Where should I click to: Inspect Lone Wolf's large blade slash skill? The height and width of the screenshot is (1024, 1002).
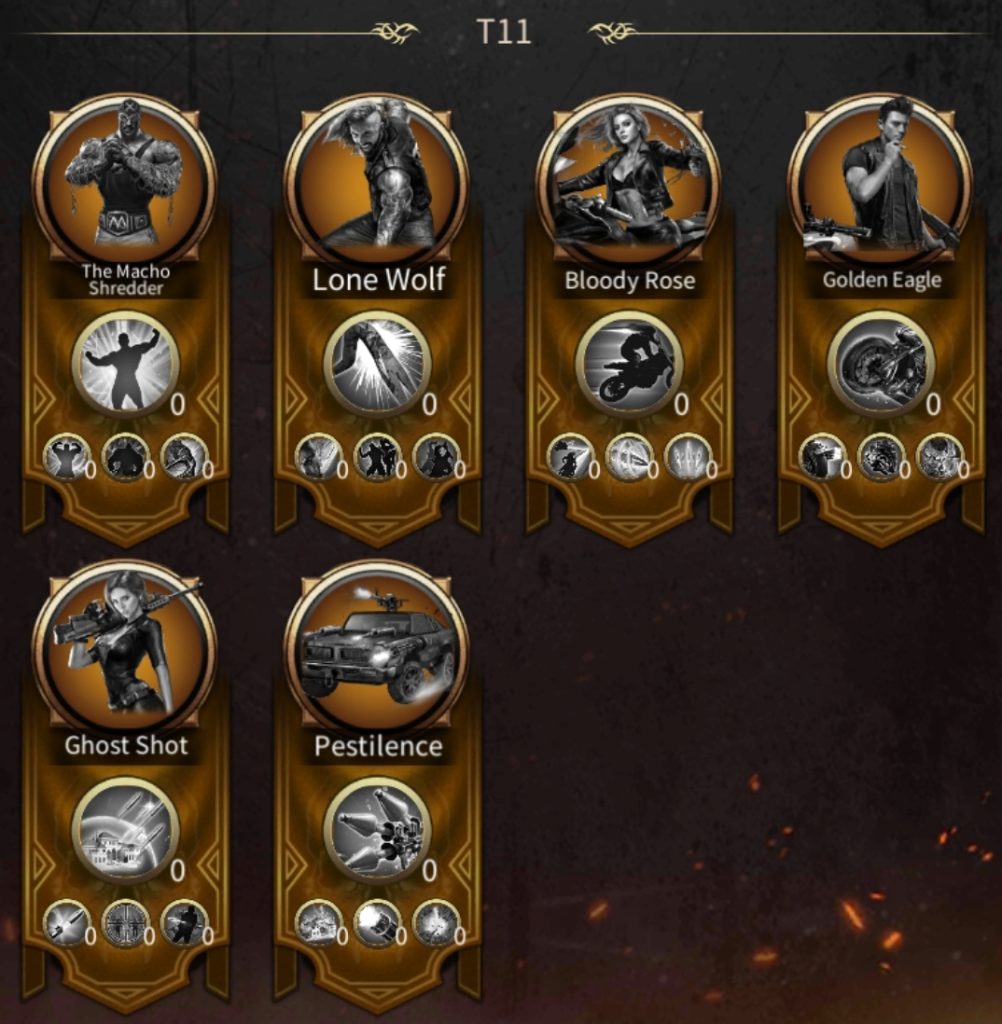point(377,364)
